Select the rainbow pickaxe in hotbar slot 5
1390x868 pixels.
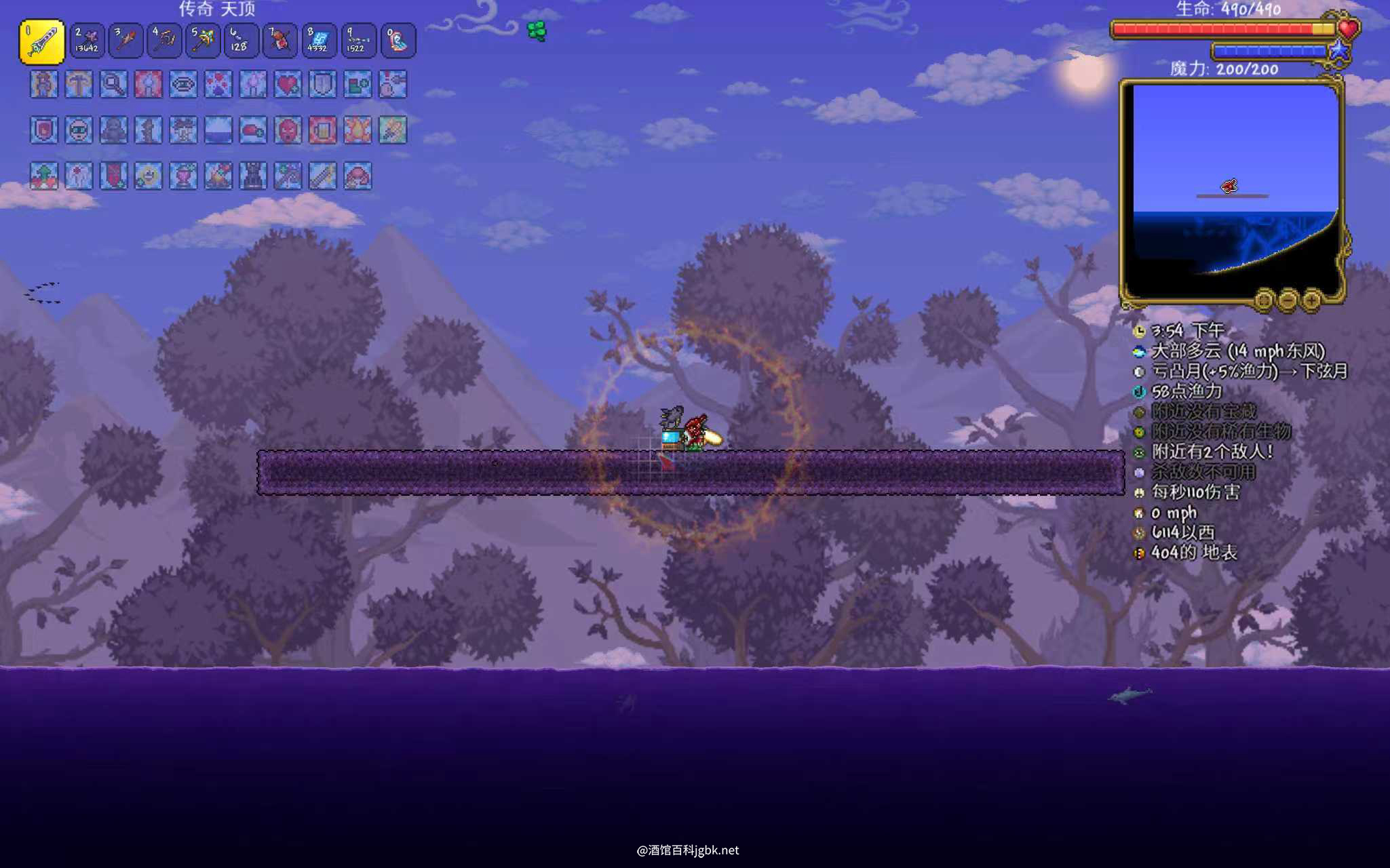202,41
